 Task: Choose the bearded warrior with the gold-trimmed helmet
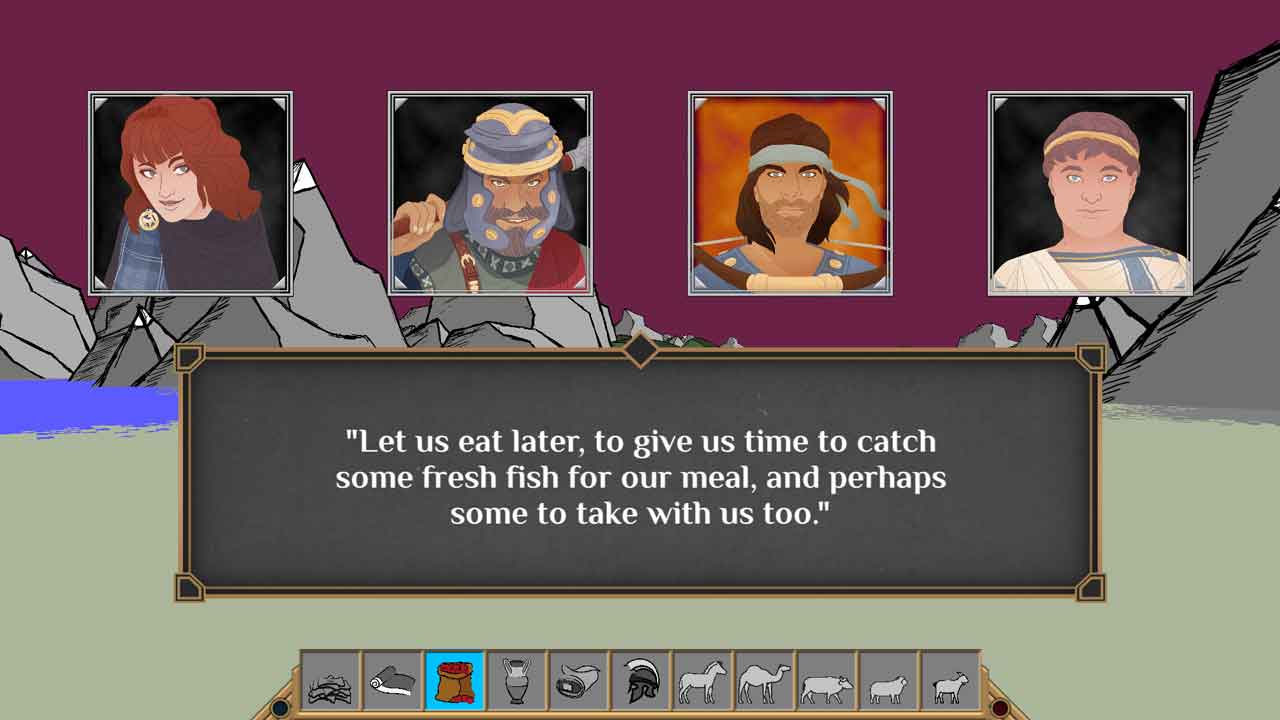click(x=490, y=193)
